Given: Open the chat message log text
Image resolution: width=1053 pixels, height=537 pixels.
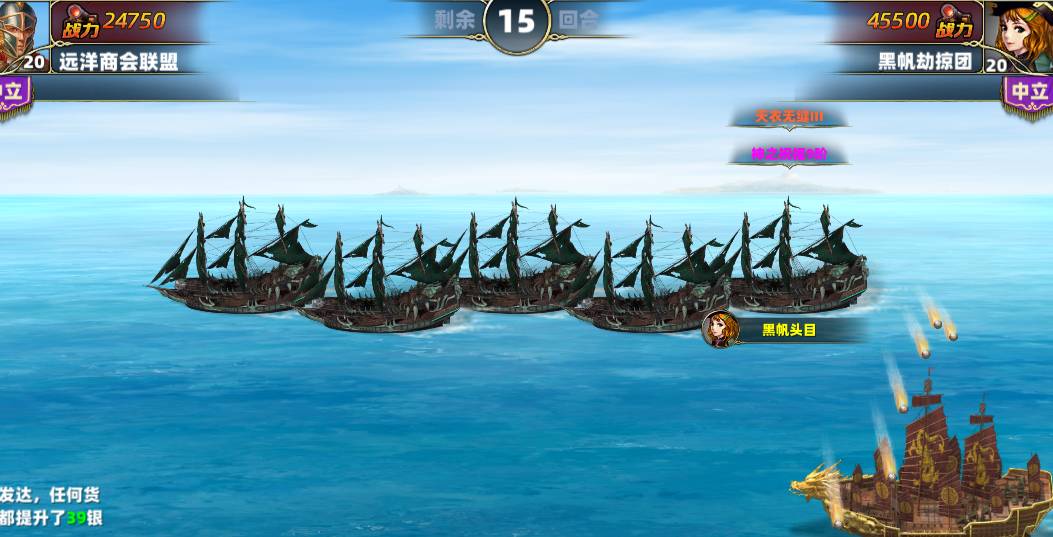Looking at the screenshot, I should 50,506.
